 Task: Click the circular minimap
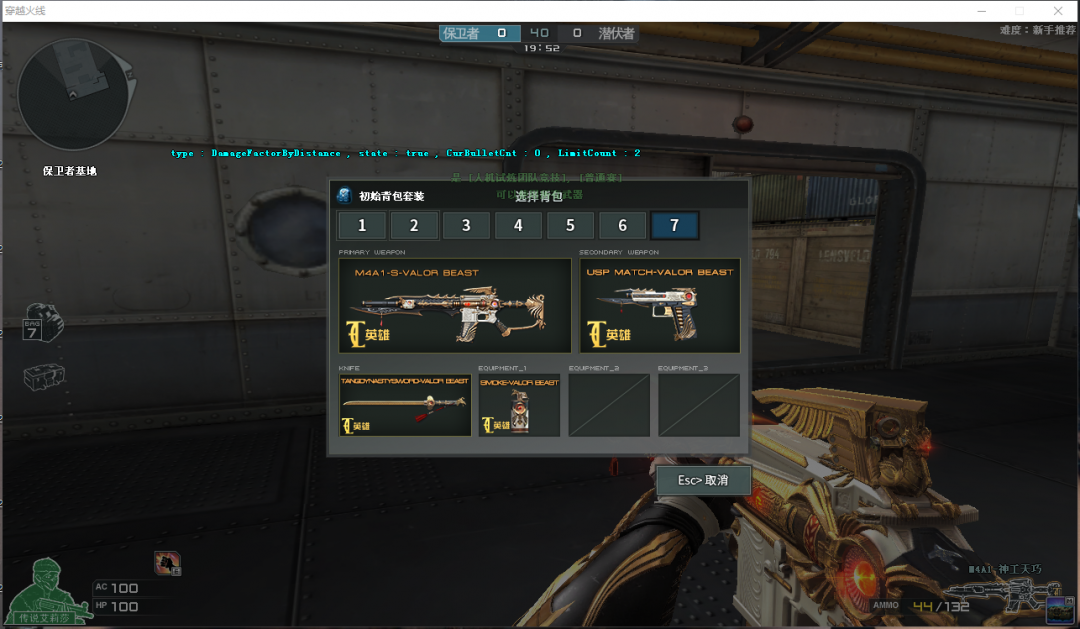coord(72,95)
